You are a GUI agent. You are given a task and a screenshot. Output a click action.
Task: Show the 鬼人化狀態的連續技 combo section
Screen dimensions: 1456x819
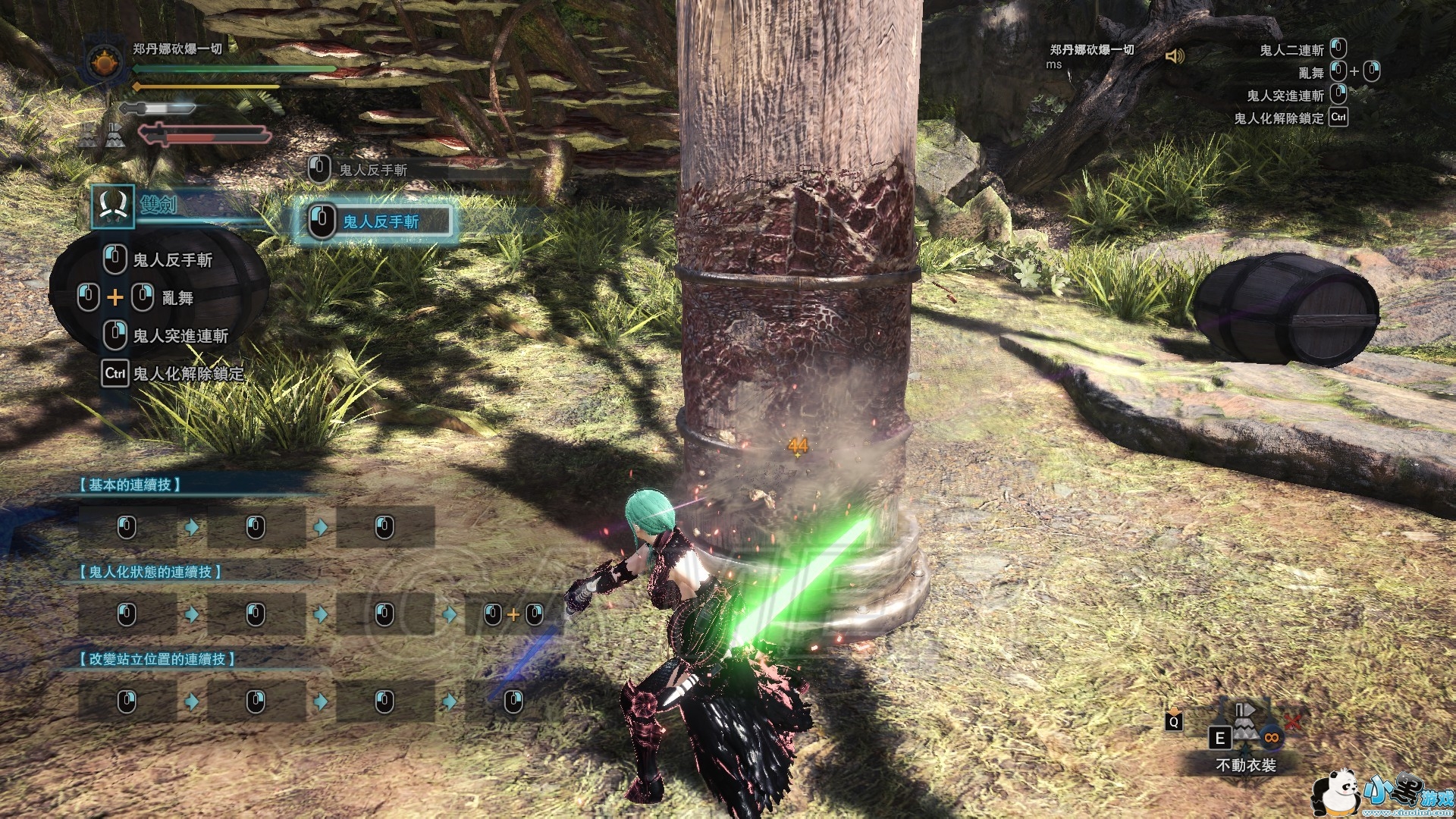tap(150, 572)
